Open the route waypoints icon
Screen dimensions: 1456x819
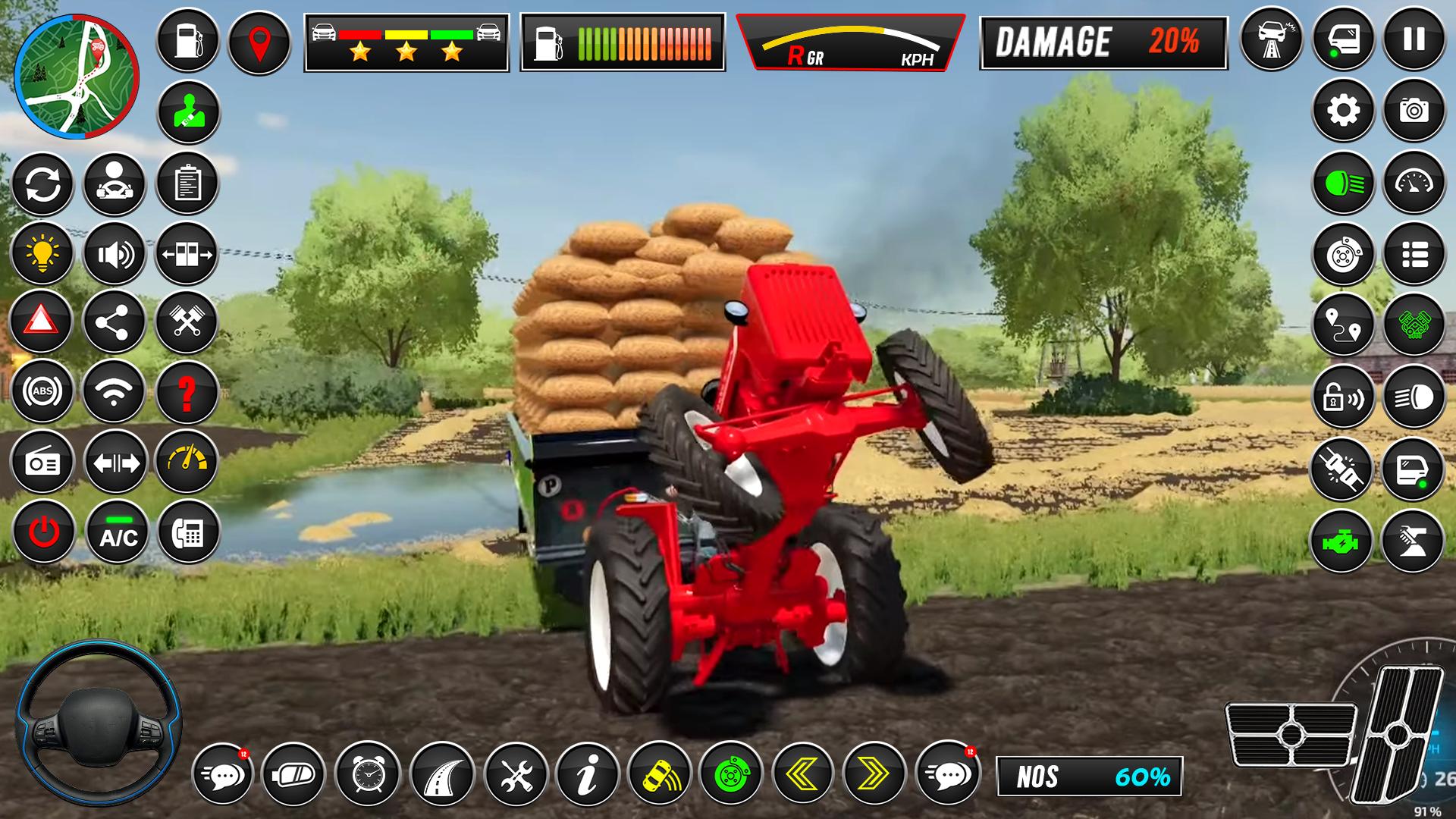(1342, 323)
